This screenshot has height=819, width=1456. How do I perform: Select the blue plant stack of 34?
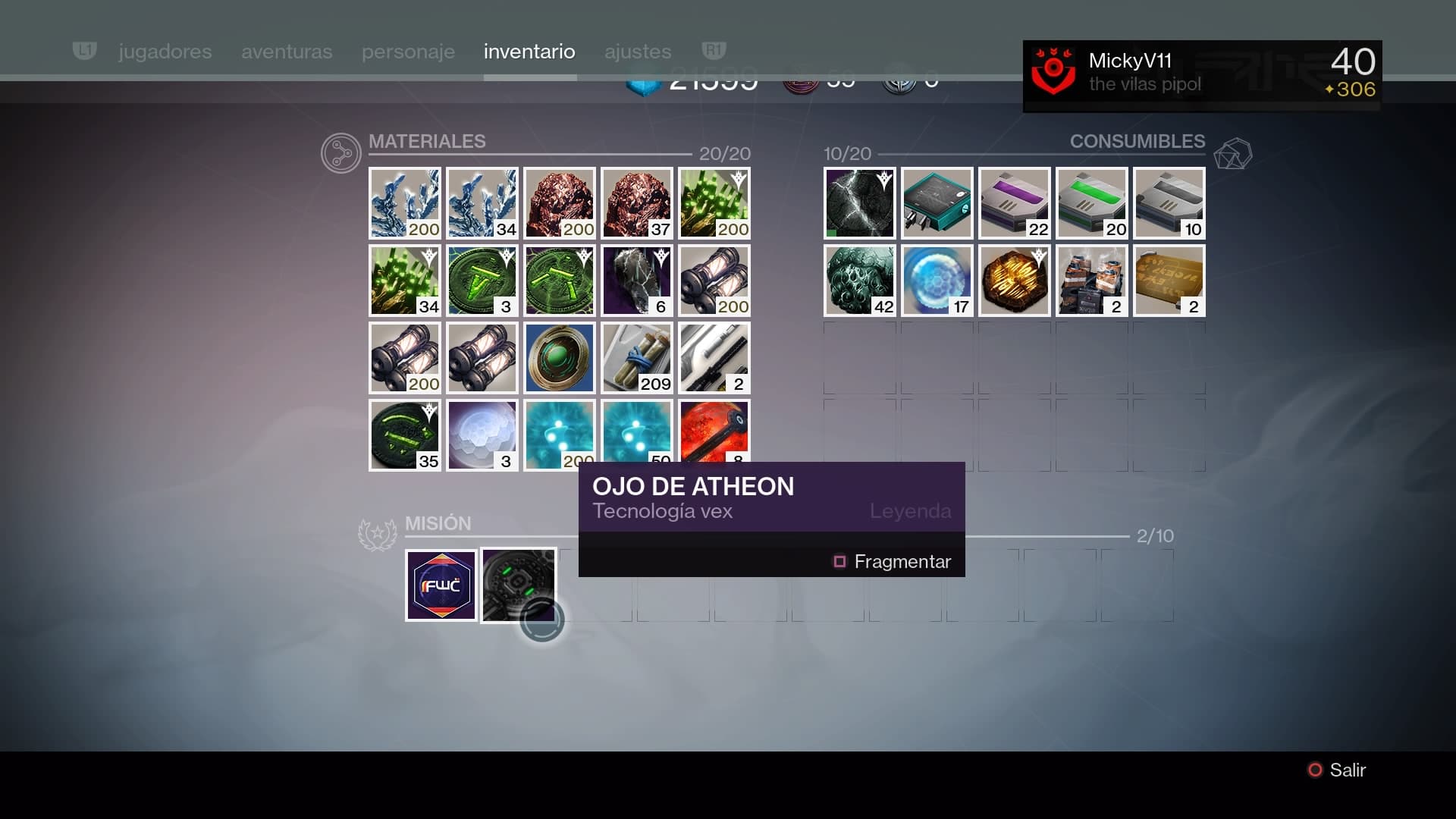click(x=482, y=203)
